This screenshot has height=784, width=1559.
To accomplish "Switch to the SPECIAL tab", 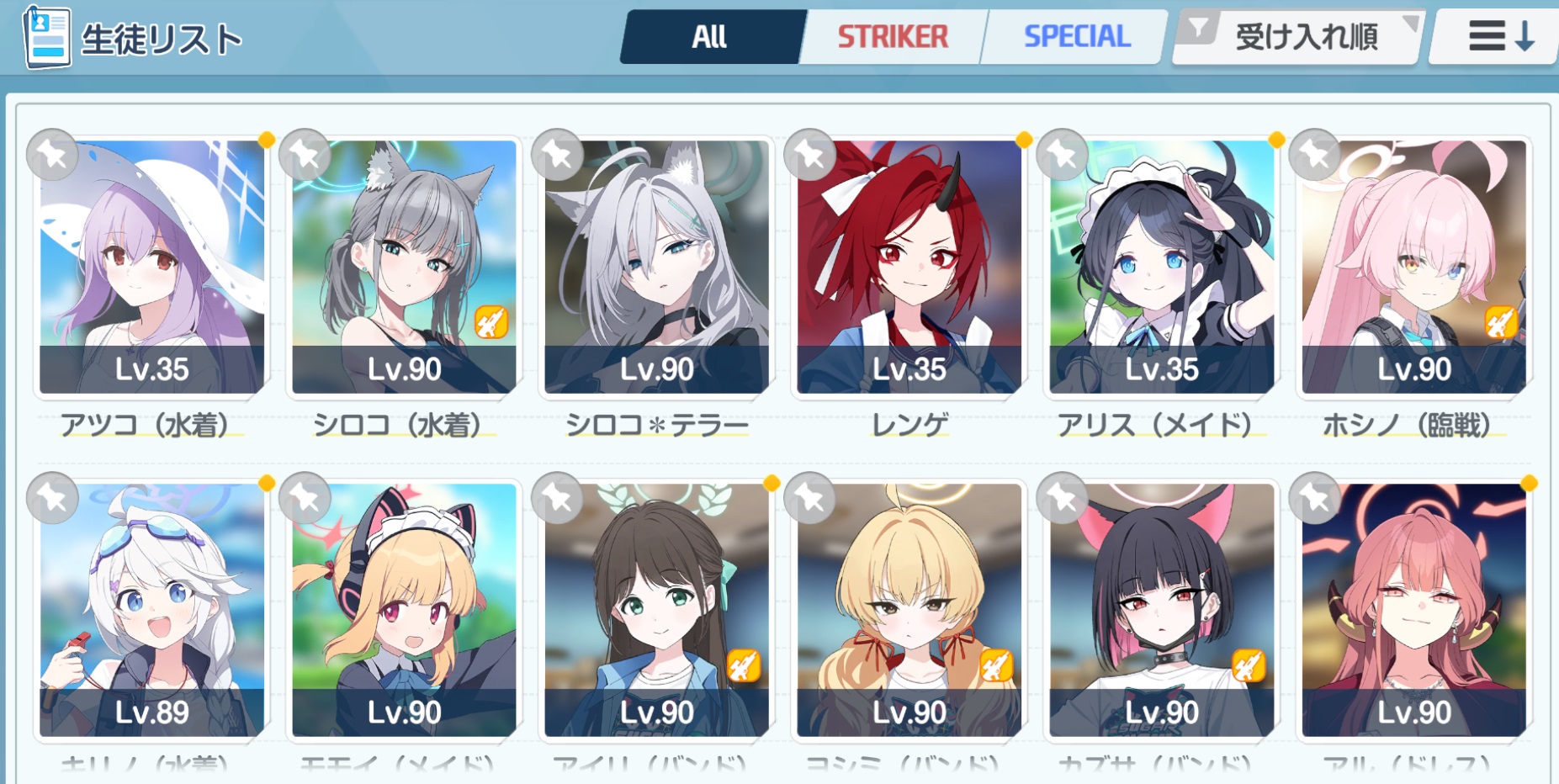I will pos(1076,37).
